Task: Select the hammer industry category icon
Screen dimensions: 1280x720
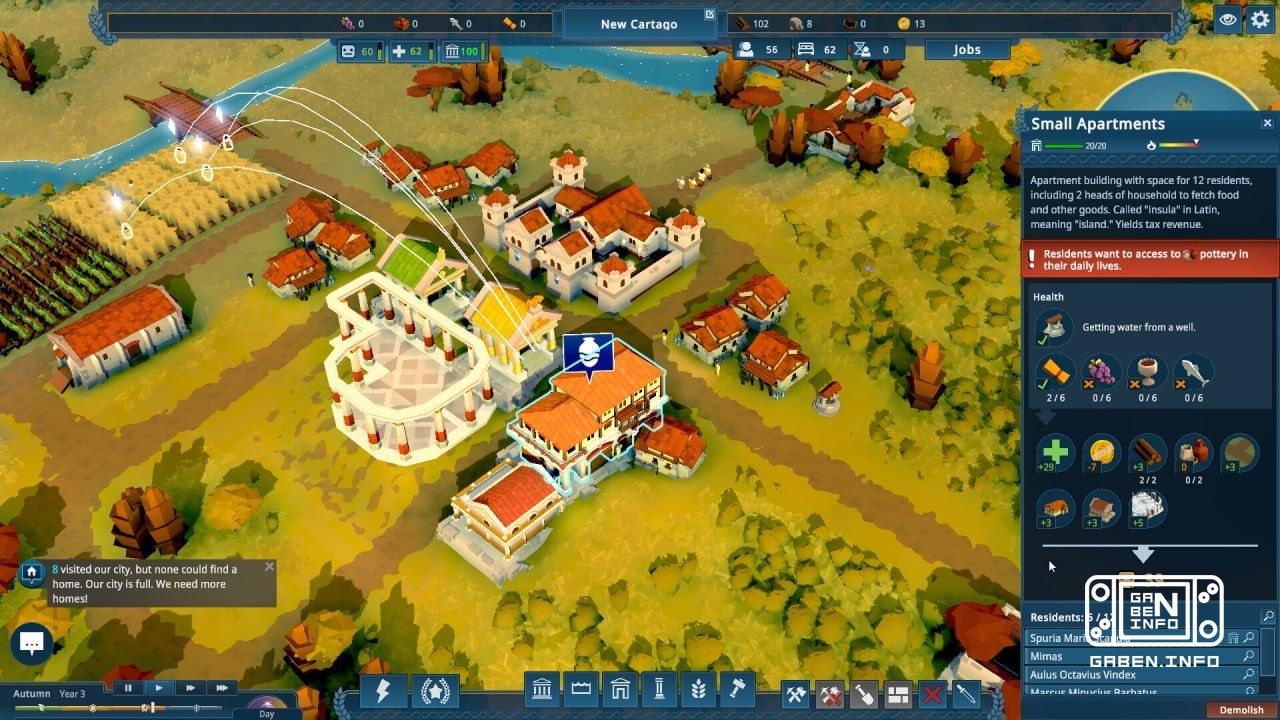Action: click(x=738, y=689)
